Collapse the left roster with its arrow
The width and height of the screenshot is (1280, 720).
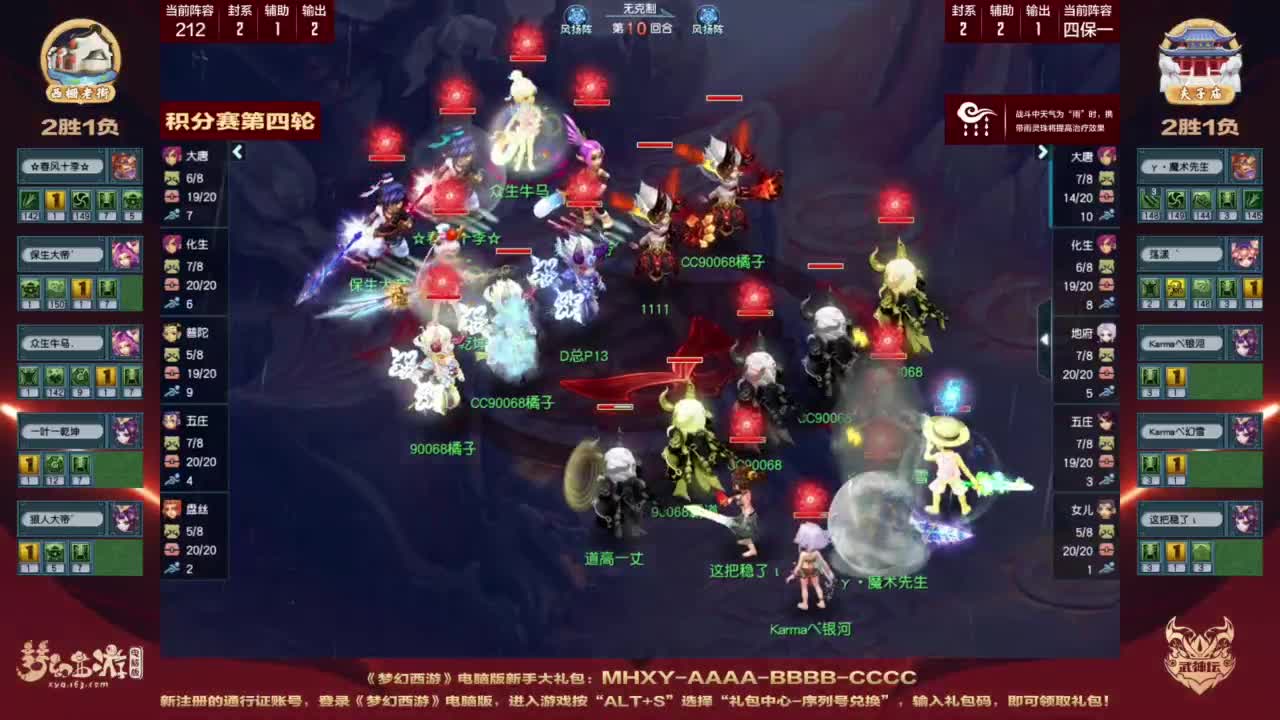point(238,152)
